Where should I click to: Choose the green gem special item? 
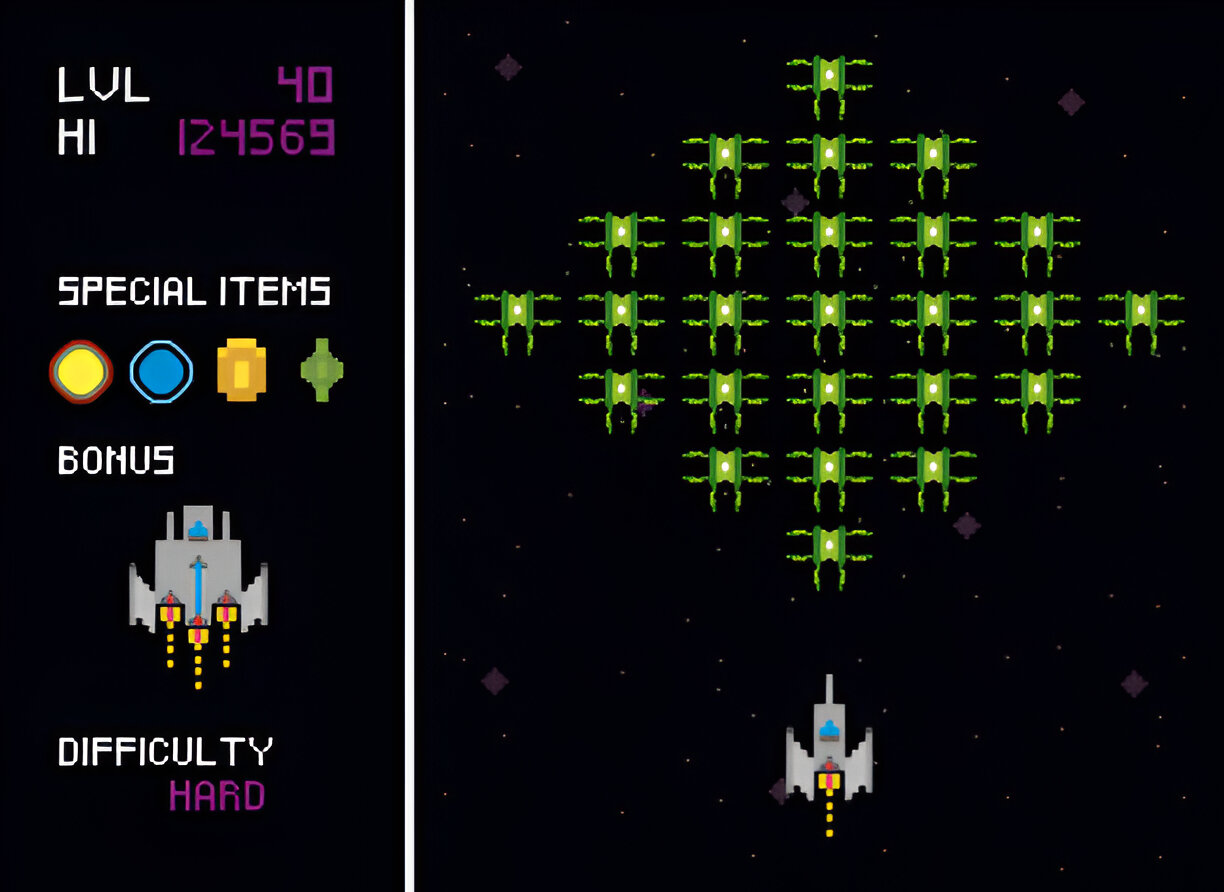(322, 370)
